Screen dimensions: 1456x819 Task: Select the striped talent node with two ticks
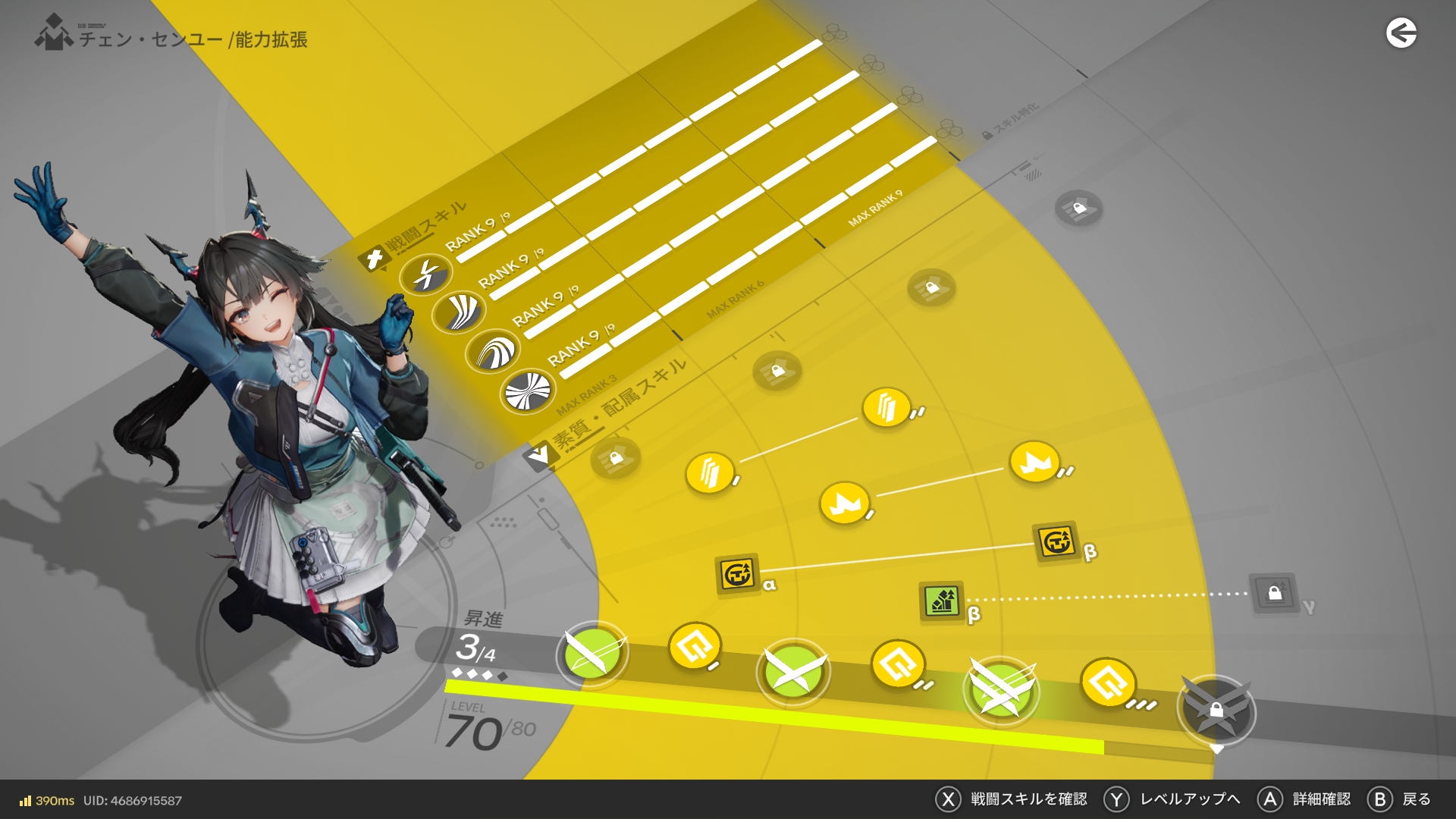(886, 408)
